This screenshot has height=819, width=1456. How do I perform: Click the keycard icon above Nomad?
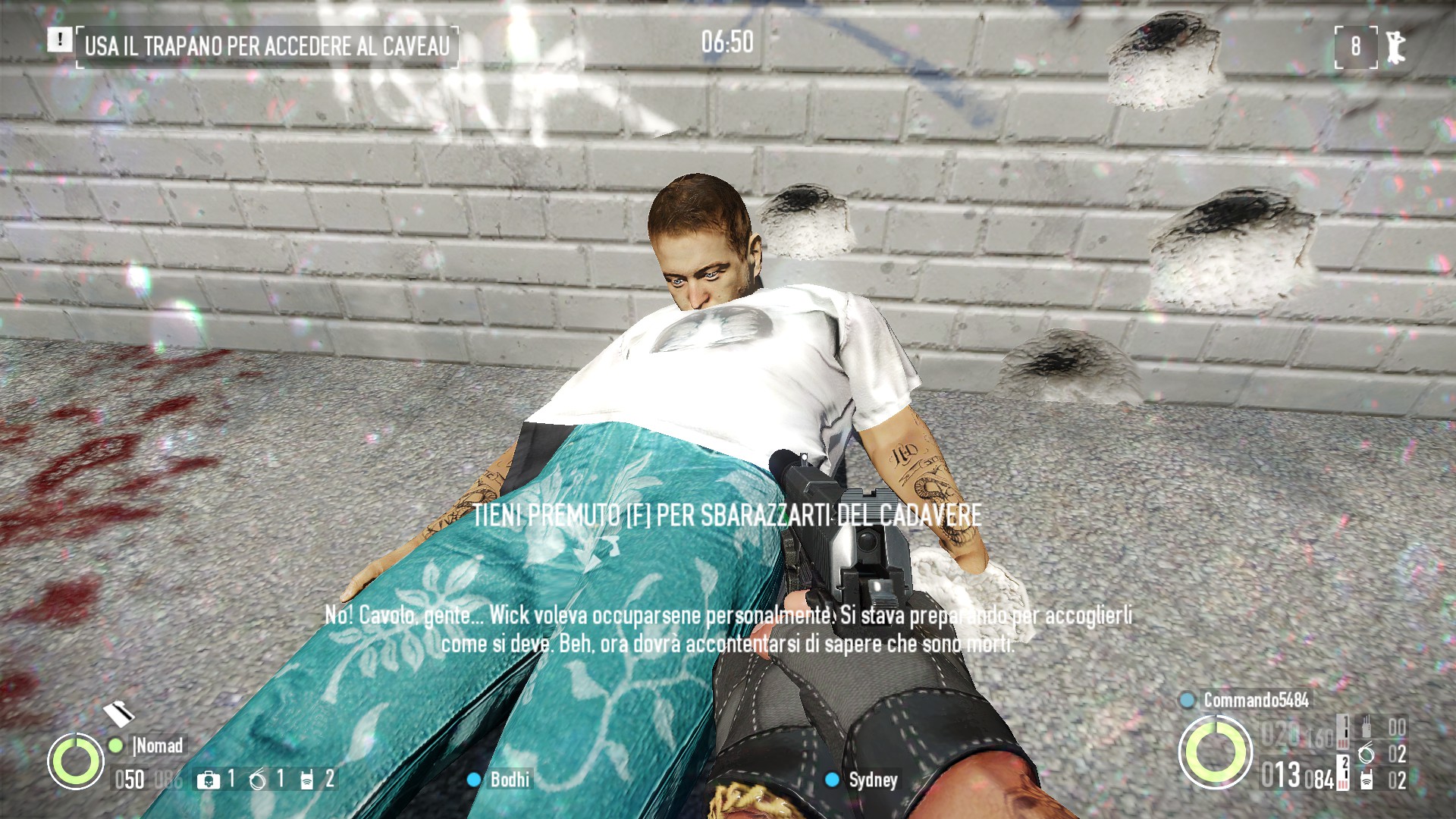coord(118,713)
